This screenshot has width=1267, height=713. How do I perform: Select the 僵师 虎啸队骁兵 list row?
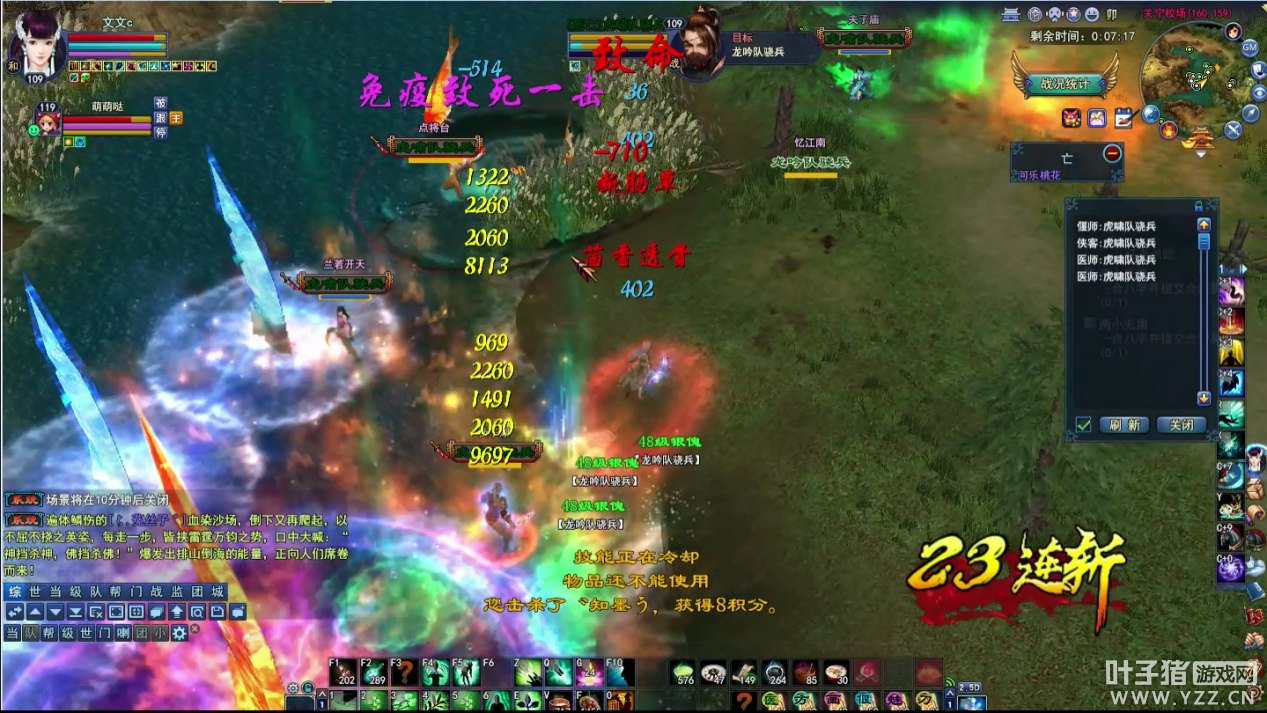[1116, 226]
